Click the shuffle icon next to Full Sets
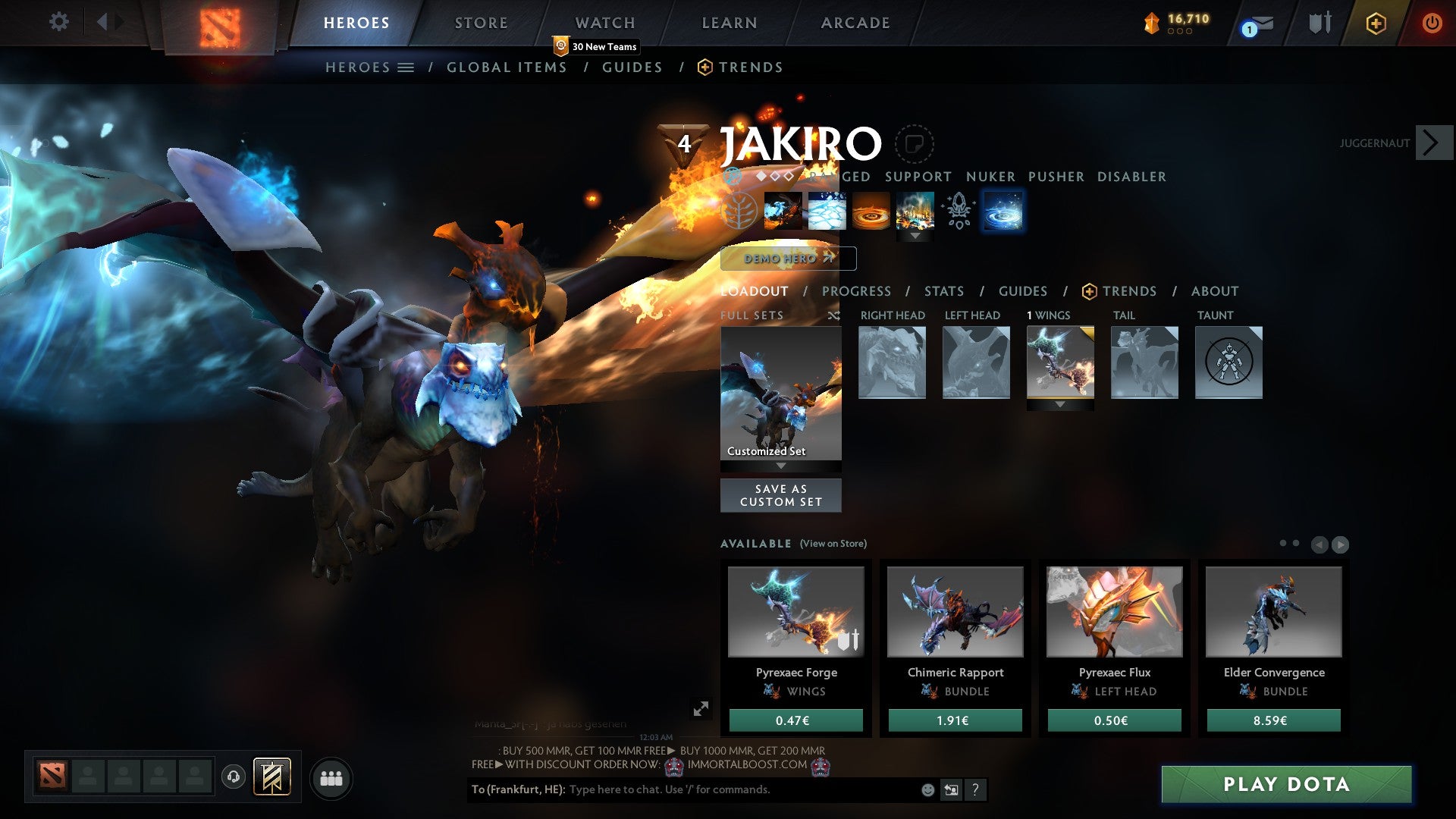The image size is (1456, 819). tap(834, 315)
